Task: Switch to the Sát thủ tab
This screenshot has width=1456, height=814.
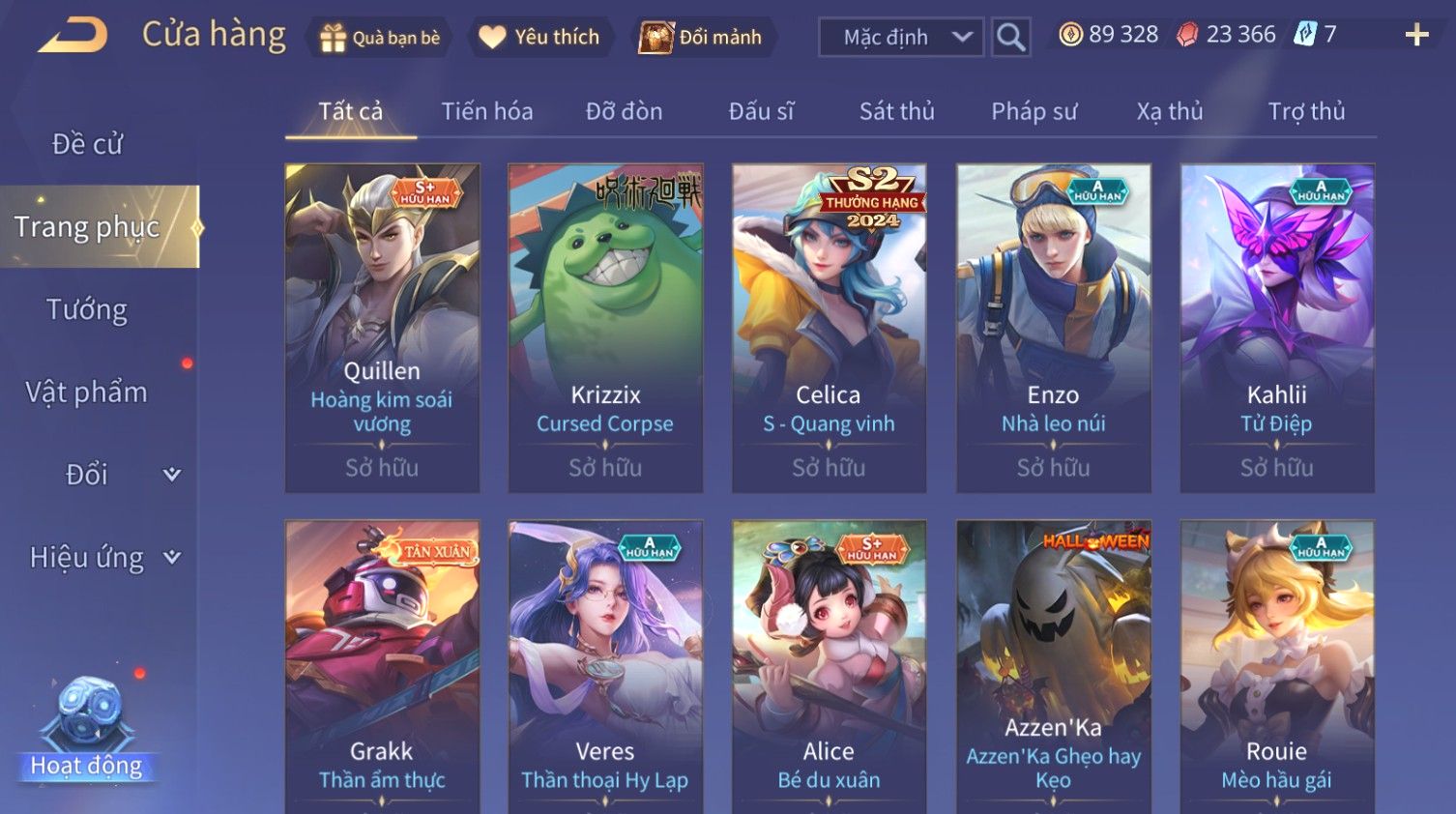Action: click(896, 111)
